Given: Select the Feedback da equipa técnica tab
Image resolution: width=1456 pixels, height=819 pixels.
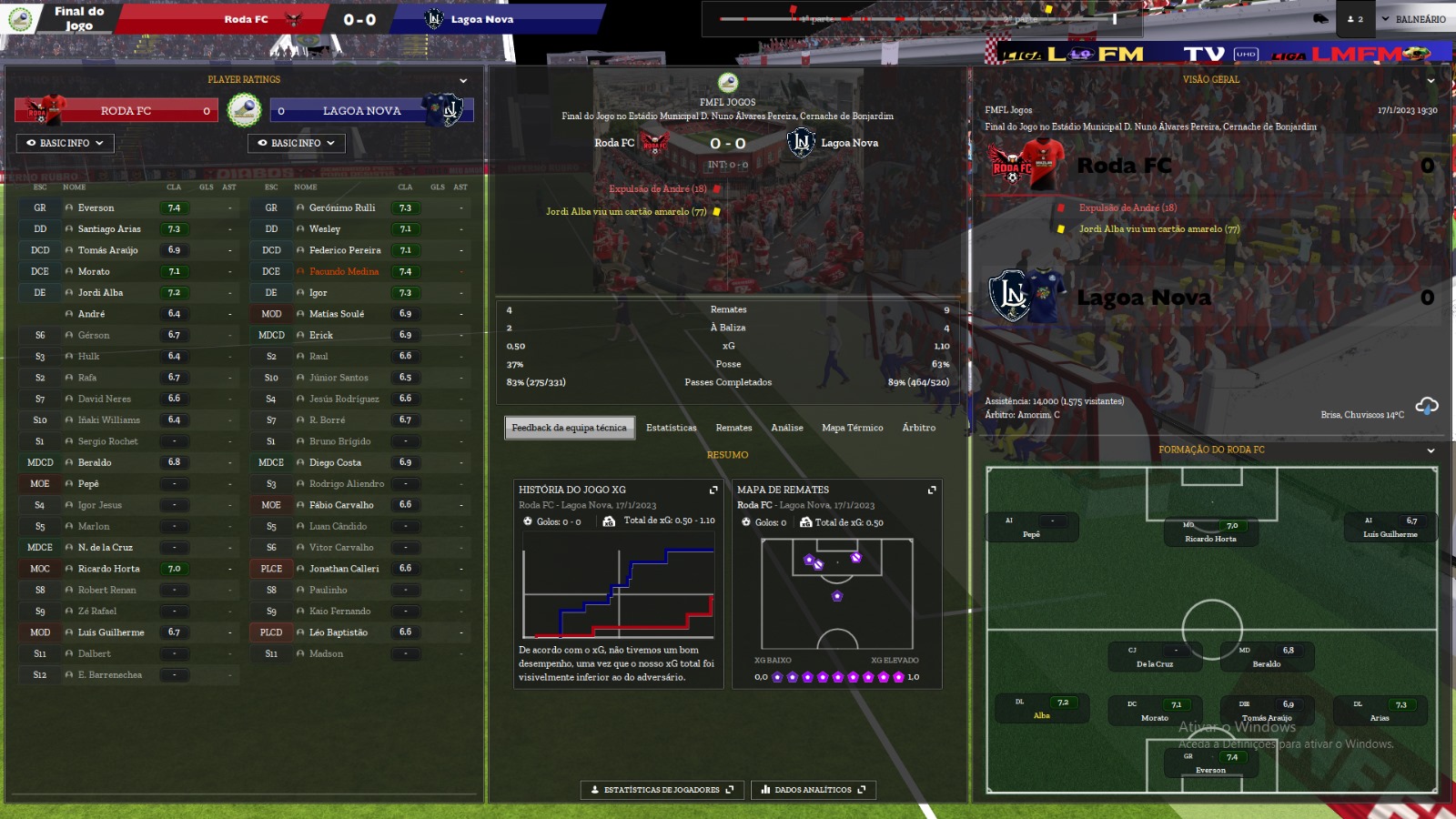Looking at the screenshot, I should click(x=569, y=428).
